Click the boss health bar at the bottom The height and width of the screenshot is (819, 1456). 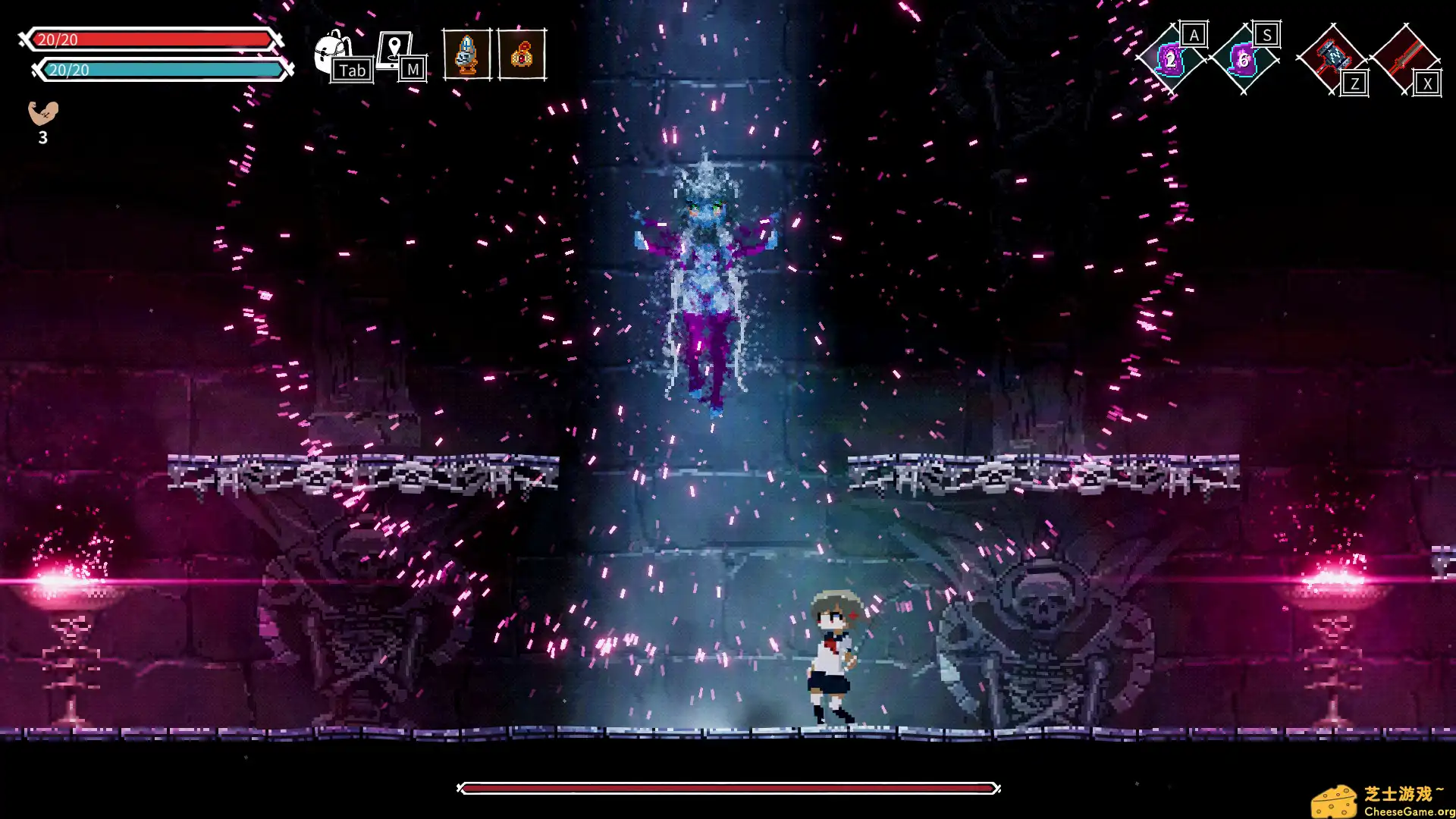(728, 789)
